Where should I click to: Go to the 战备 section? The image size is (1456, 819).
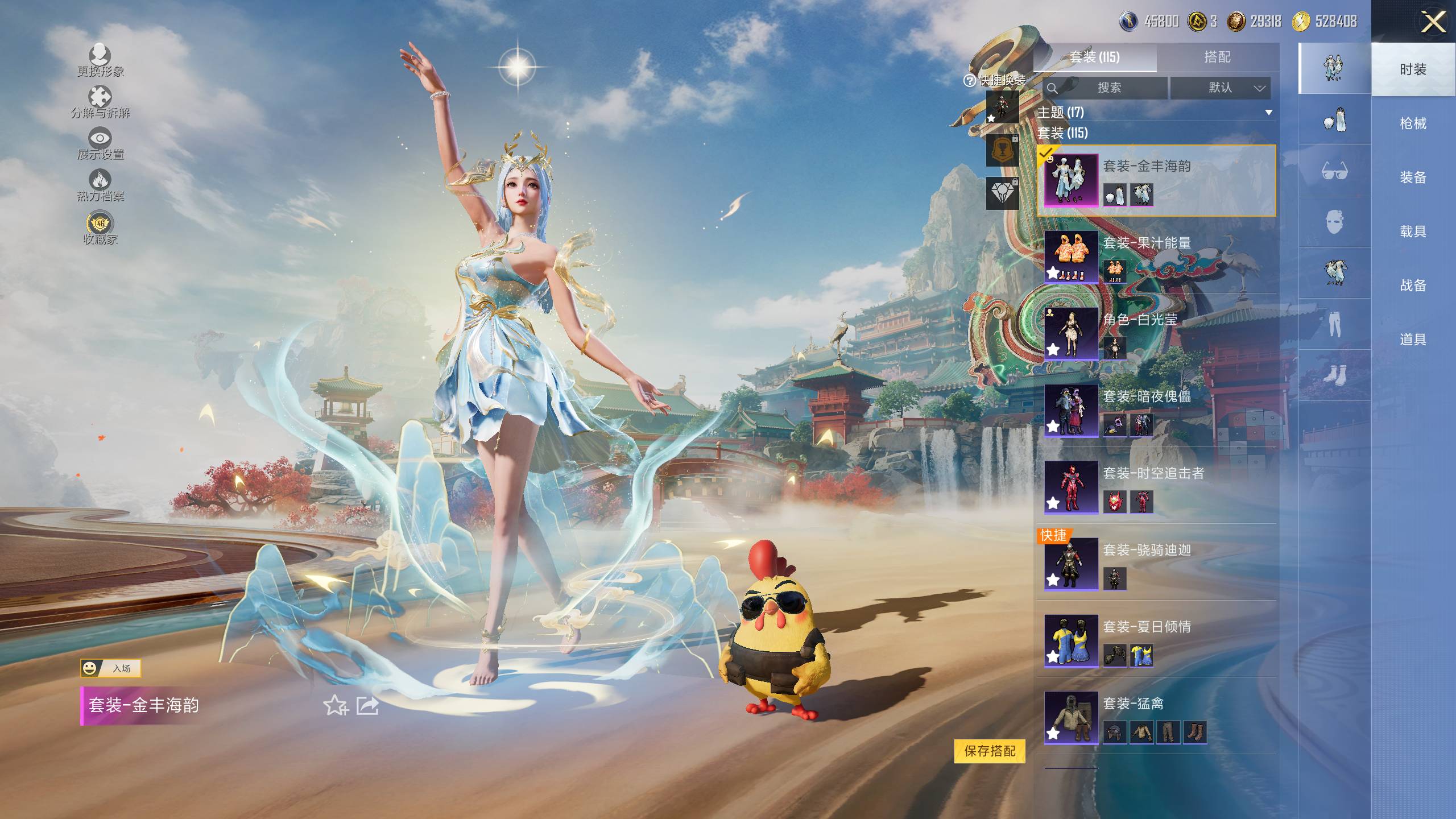(1413, 286)
